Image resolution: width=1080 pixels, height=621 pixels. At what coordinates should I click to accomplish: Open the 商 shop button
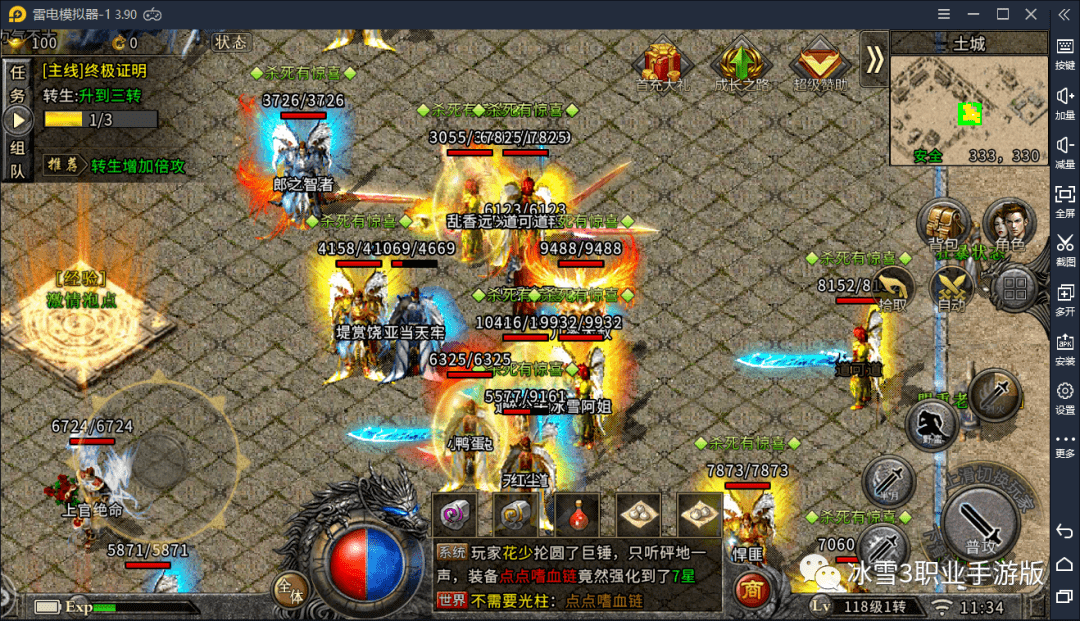[753, 590]
